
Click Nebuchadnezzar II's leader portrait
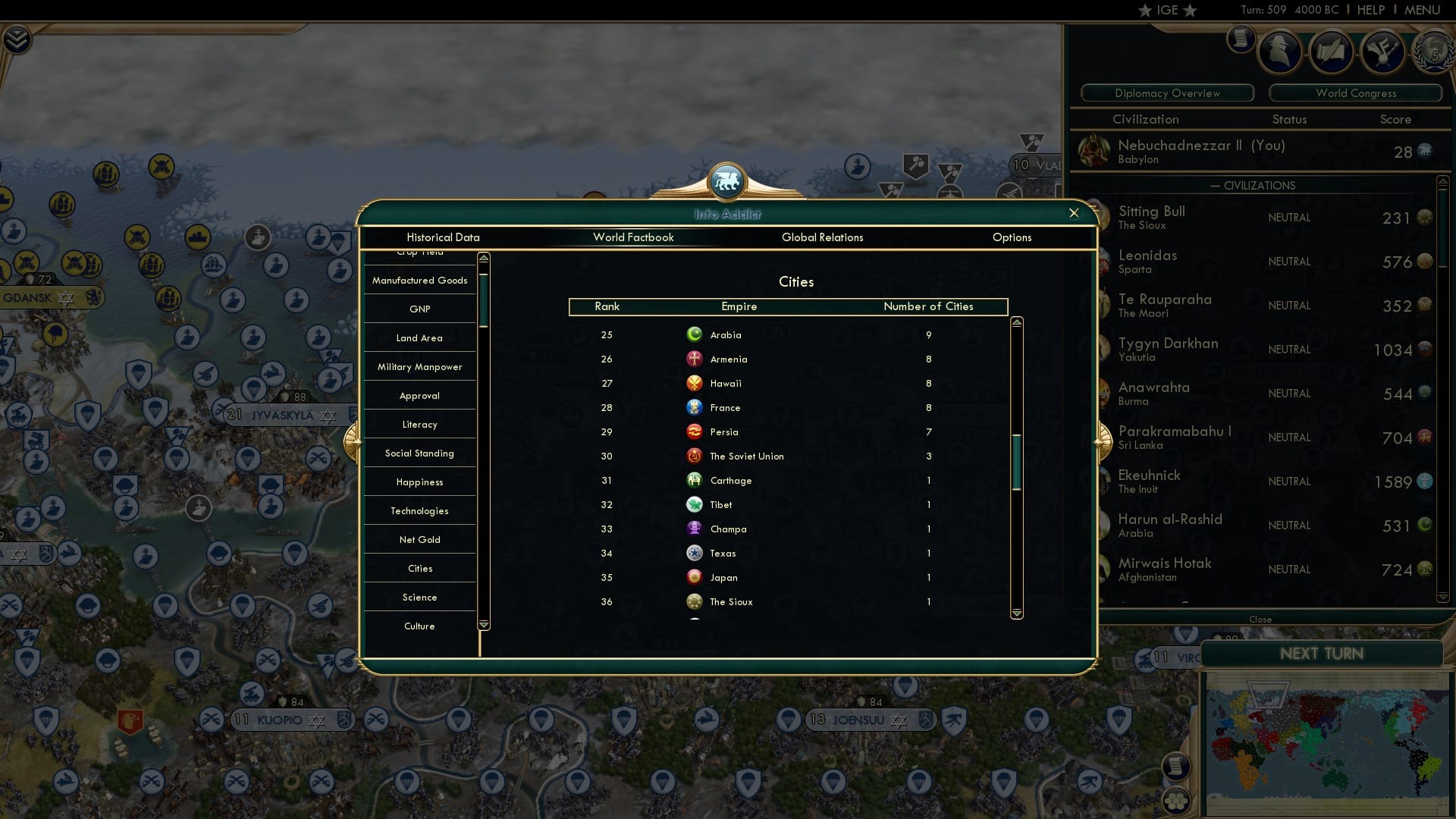(1094, 150)
